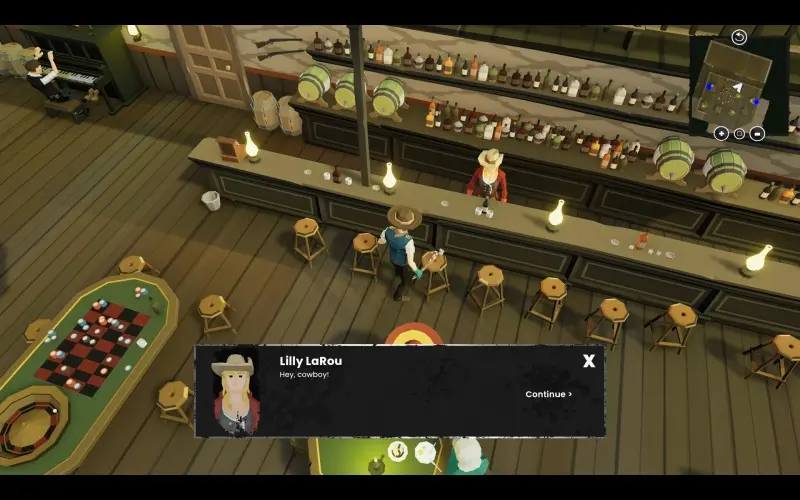Image resolution: width=800 pixels, height=500 pixels.
Task: Close the Lilly LaRou dialogue box
Action: tap(589, 361)
